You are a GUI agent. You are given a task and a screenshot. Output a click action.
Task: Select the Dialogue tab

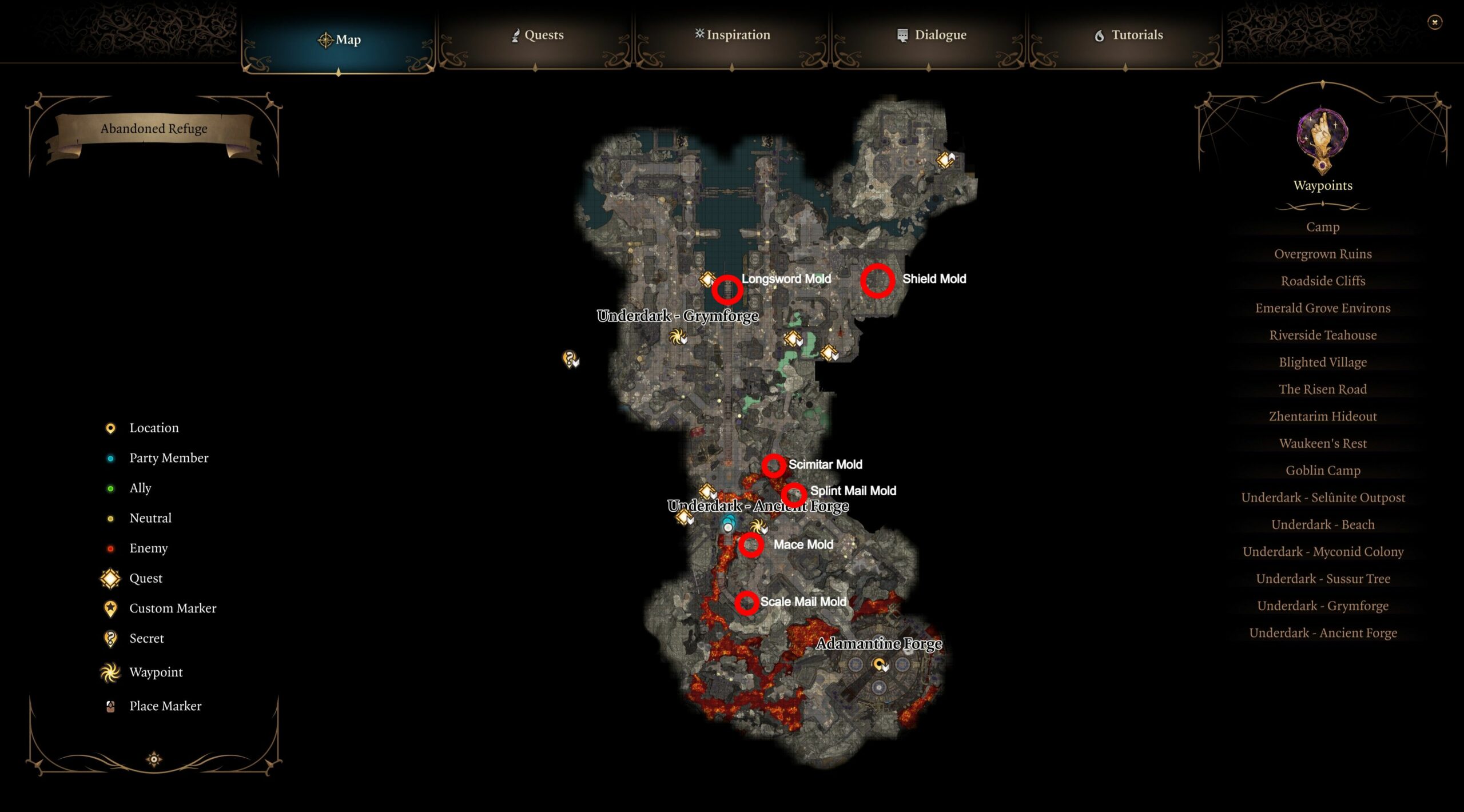932,35
